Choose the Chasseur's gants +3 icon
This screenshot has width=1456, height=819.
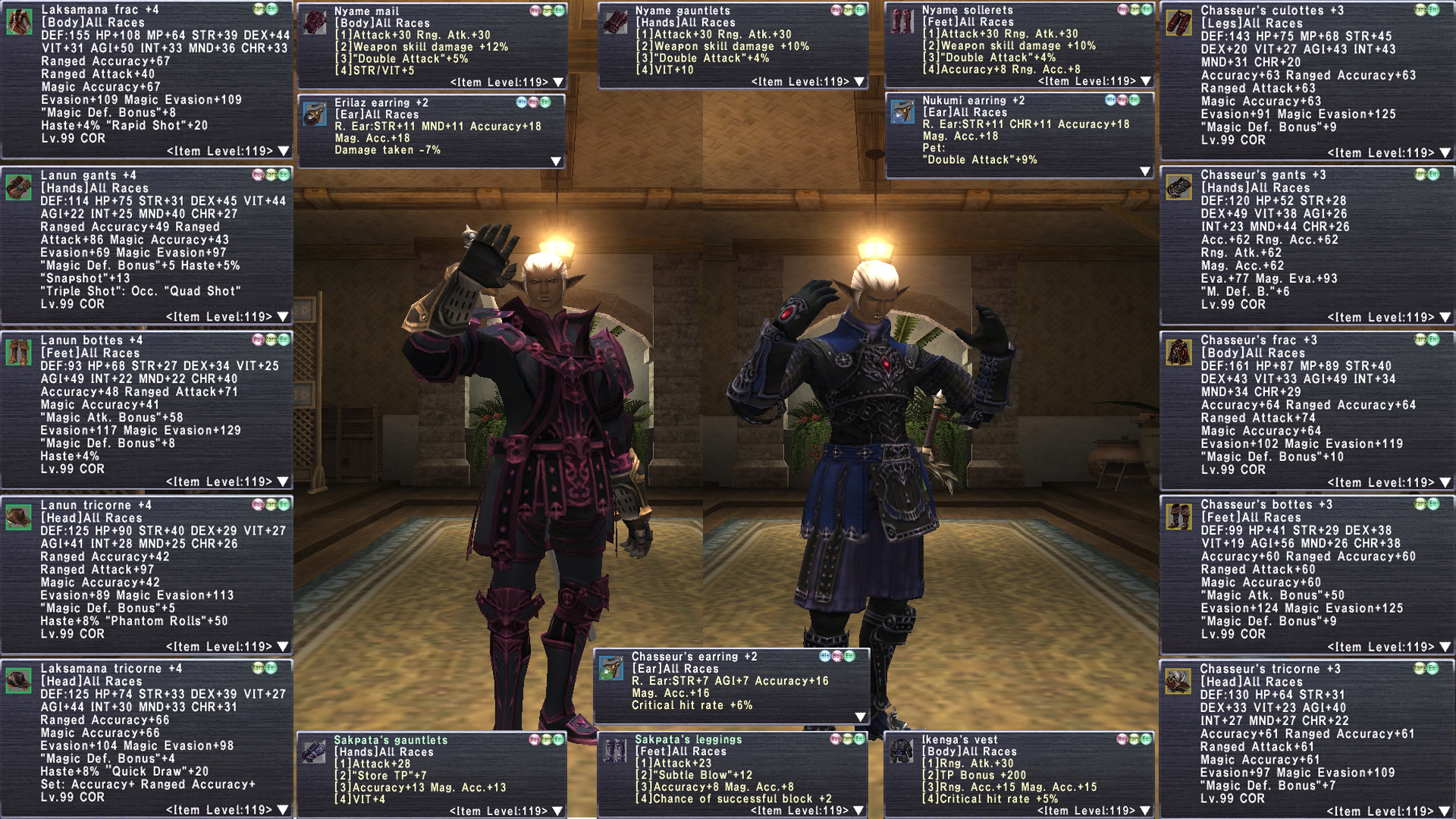pos(1179,187)
